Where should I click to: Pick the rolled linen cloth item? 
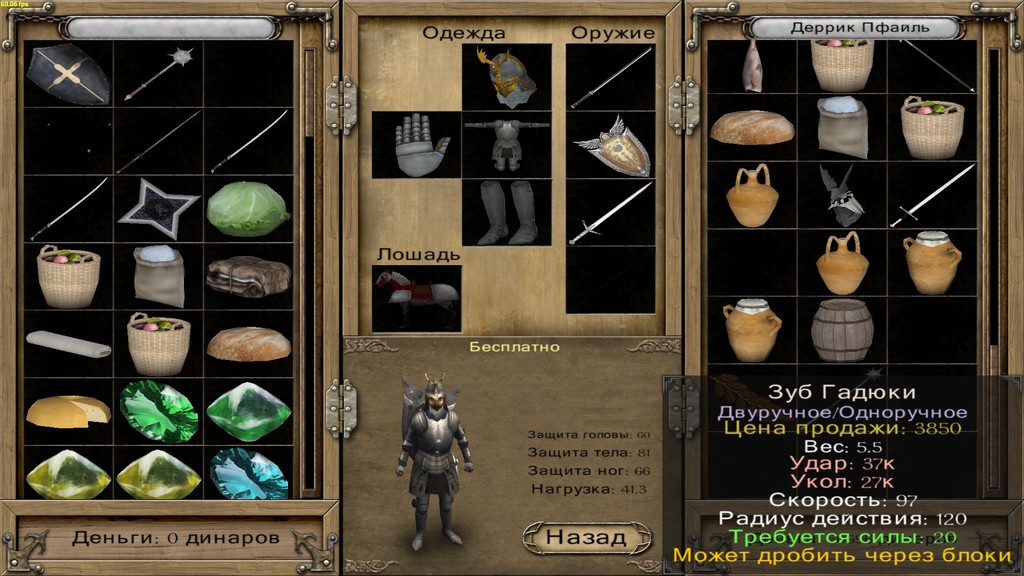tap(68, 343)
